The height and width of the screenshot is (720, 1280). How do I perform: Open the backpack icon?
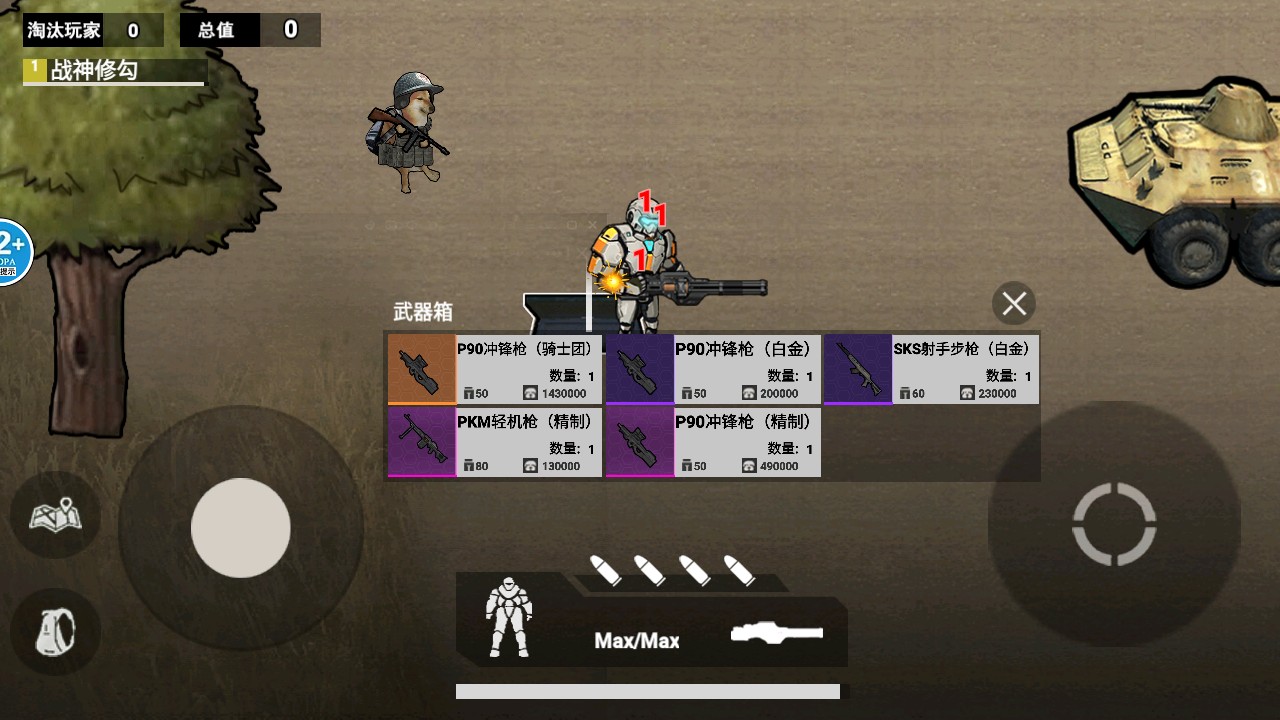55,631
